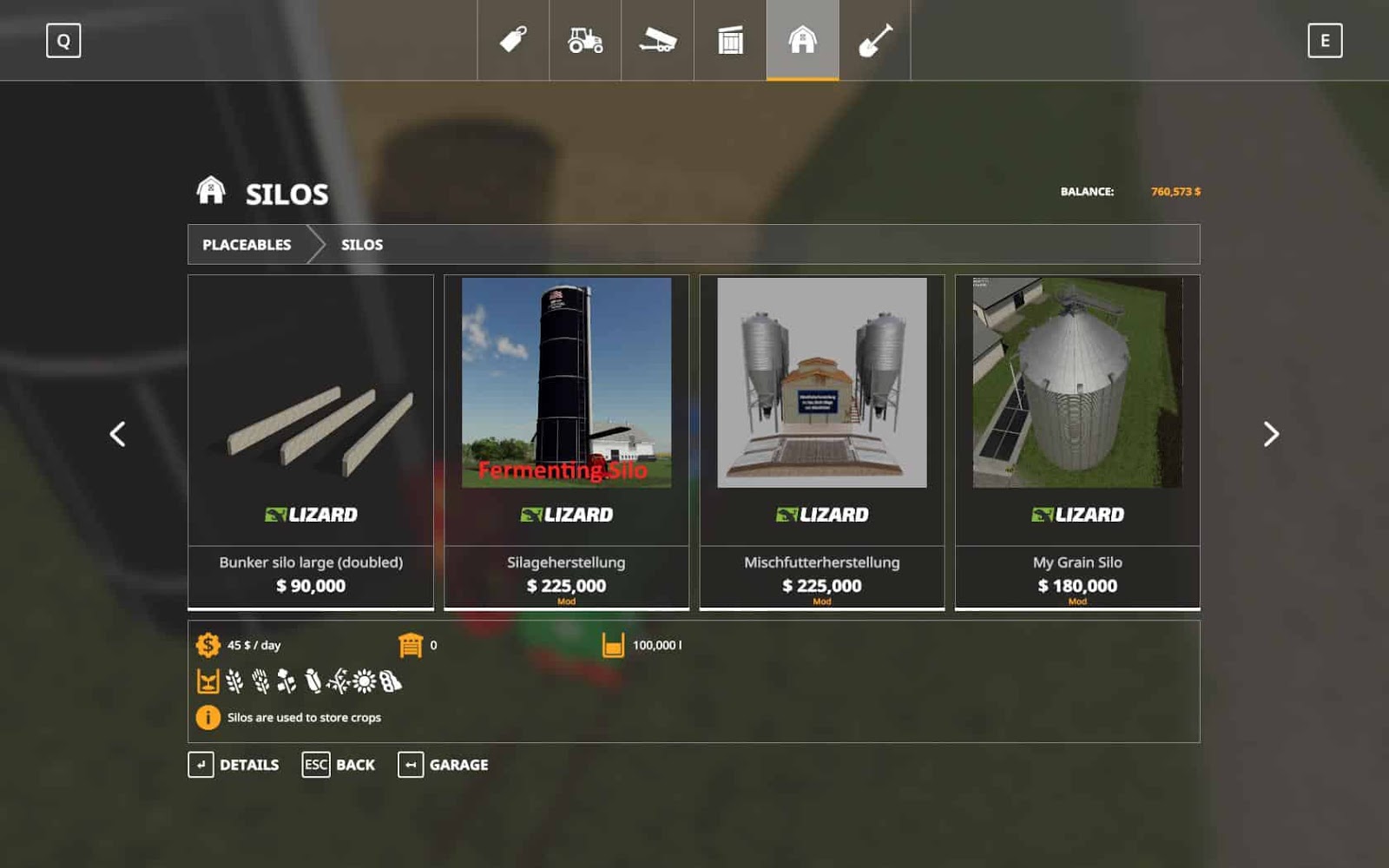This screenshot has width=1389, height=868.
Task: Click the price tag brands icon
Action: [x=515, y=39]
